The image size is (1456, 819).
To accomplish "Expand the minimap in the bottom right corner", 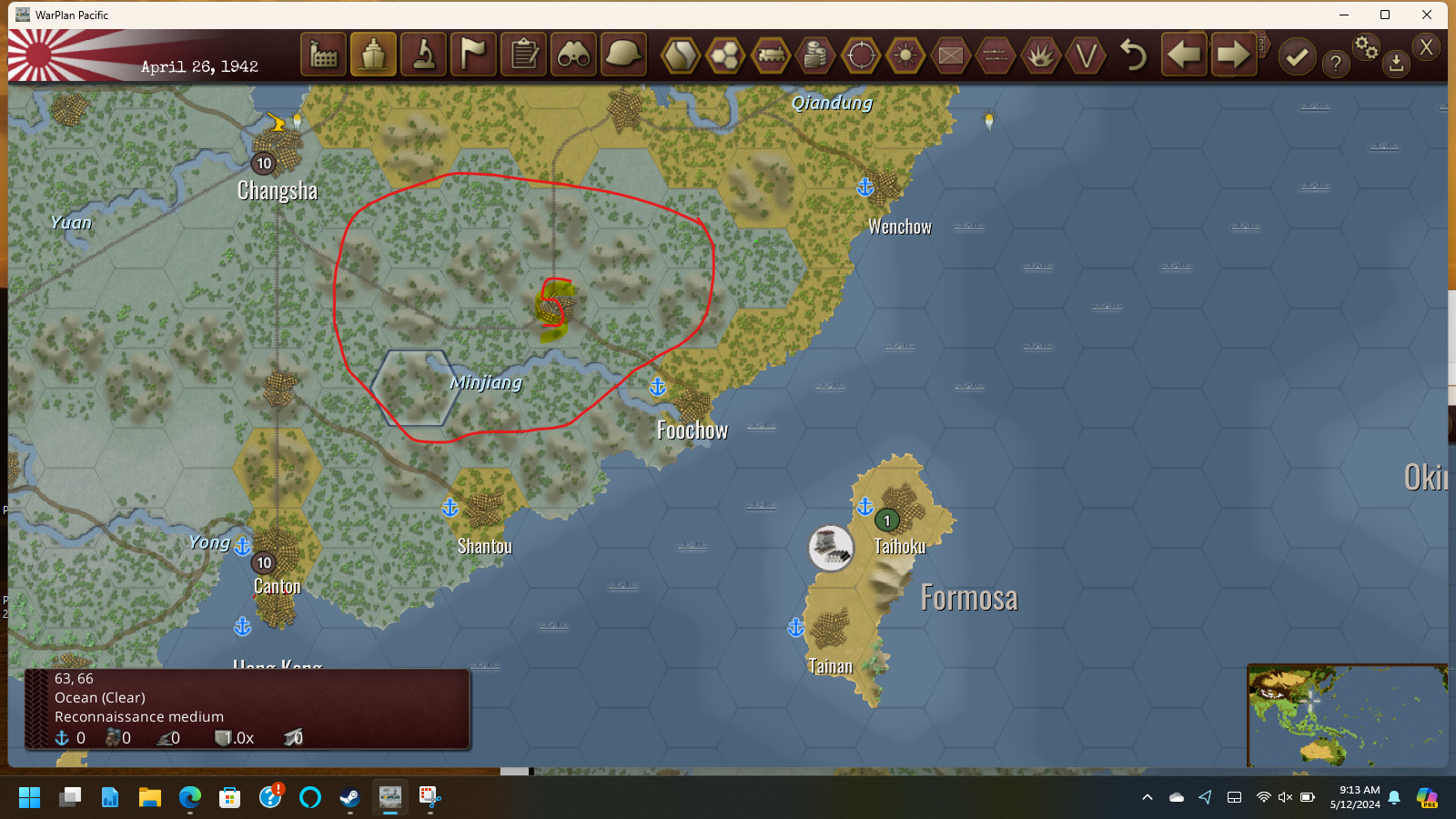I will point(1349,714).
